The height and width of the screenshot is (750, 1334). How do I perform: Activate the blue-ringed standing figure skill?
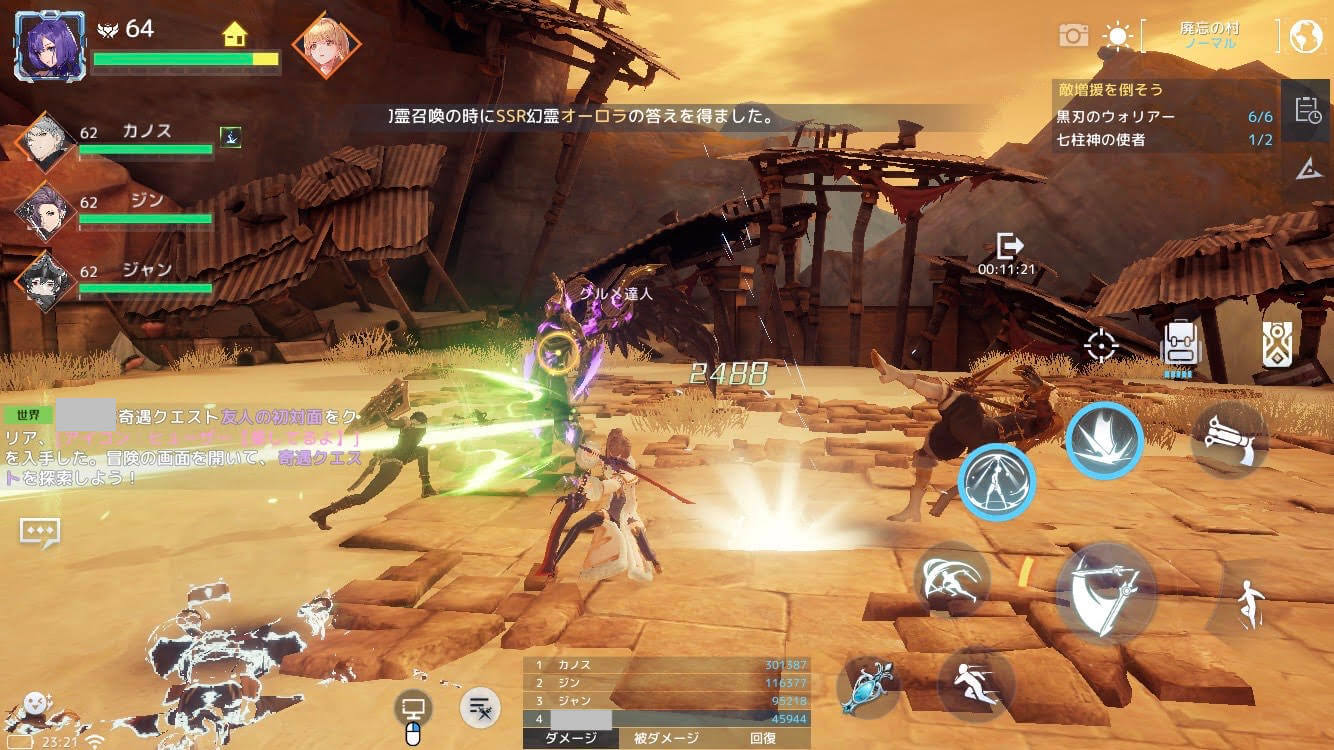(997, 482)
